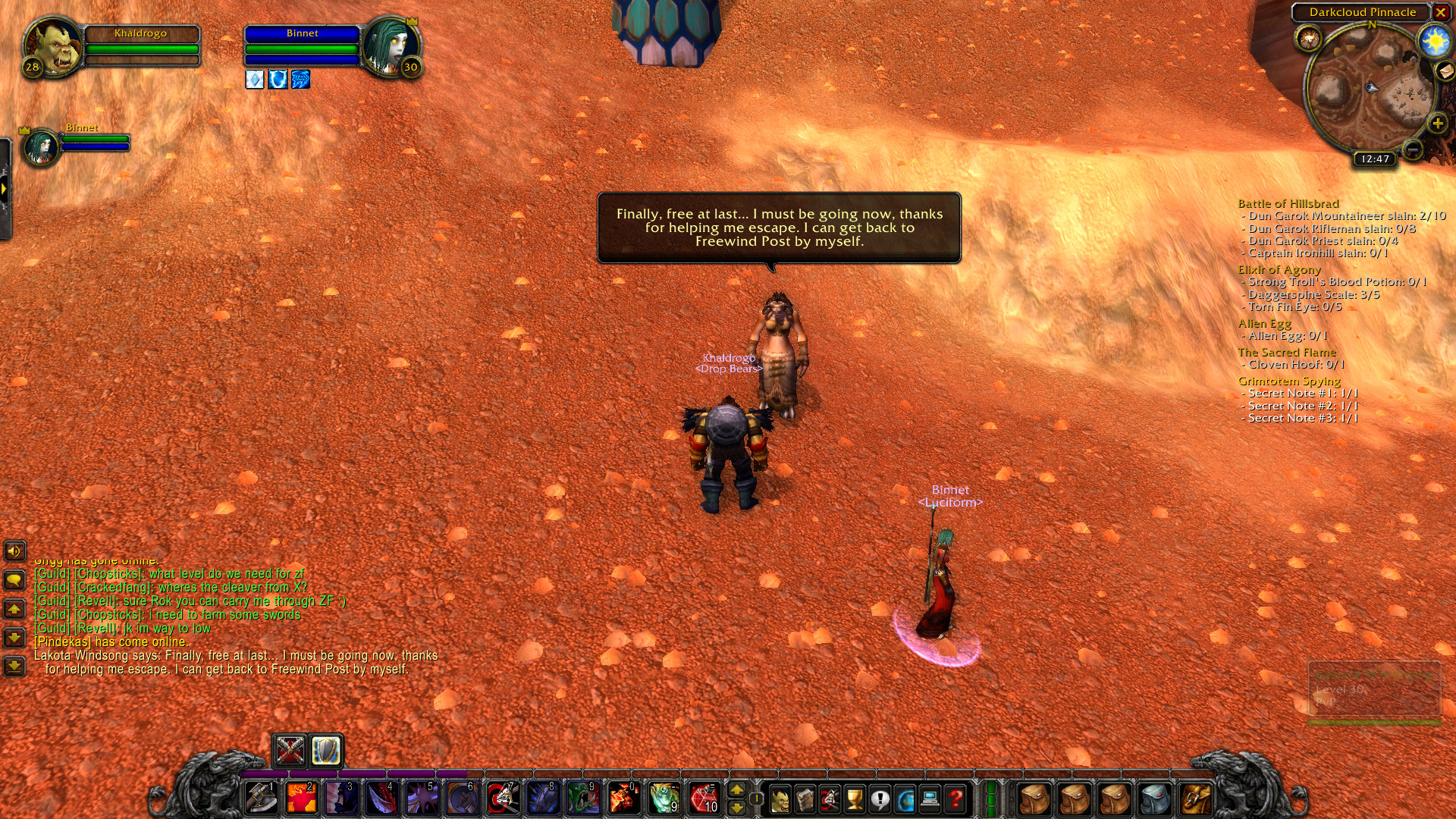Open the Character Info orc portrait icon
1456x819 pixels.
click(780, 799)
